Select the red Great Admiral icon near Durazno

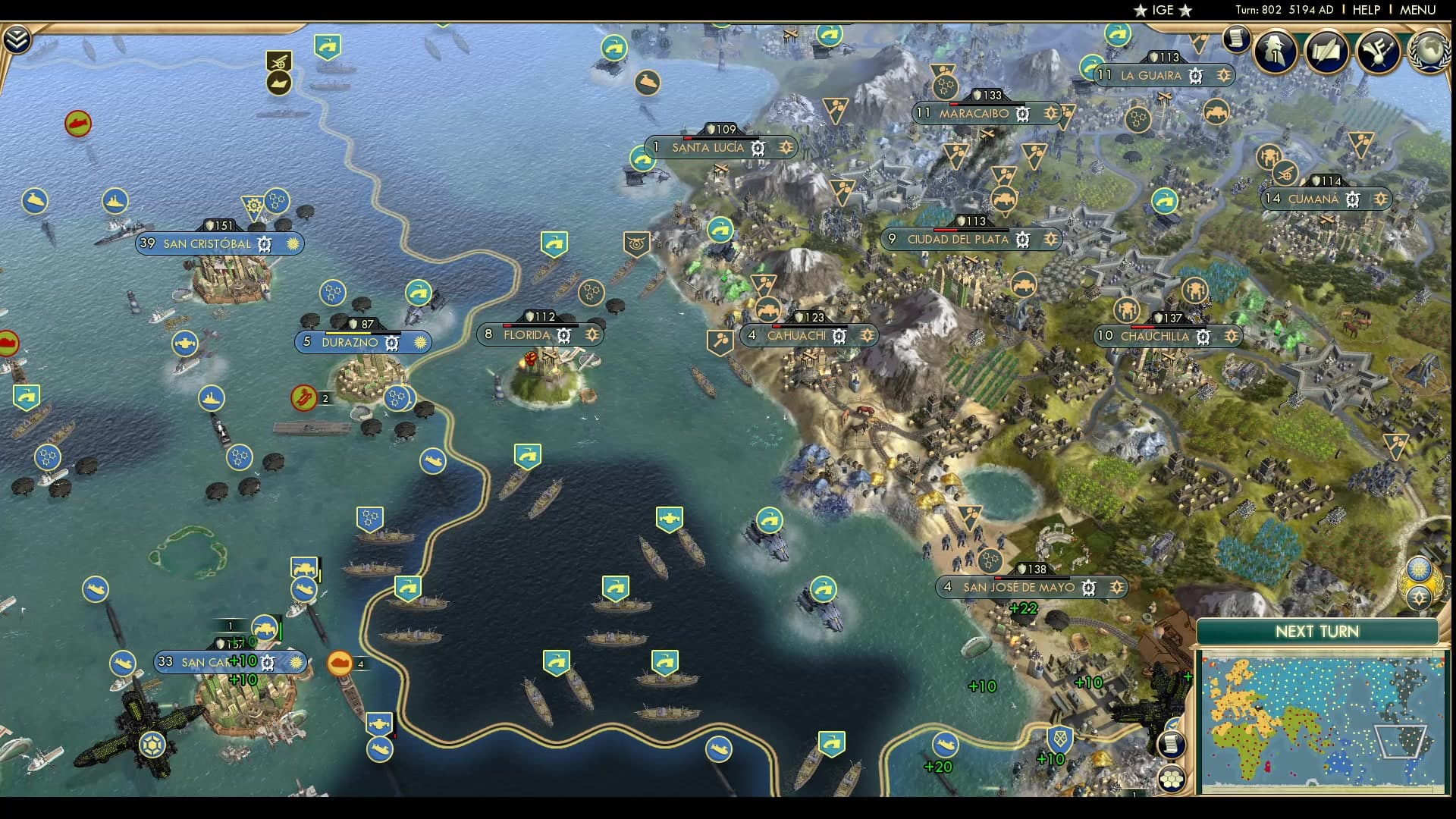[x=303, y=395]
